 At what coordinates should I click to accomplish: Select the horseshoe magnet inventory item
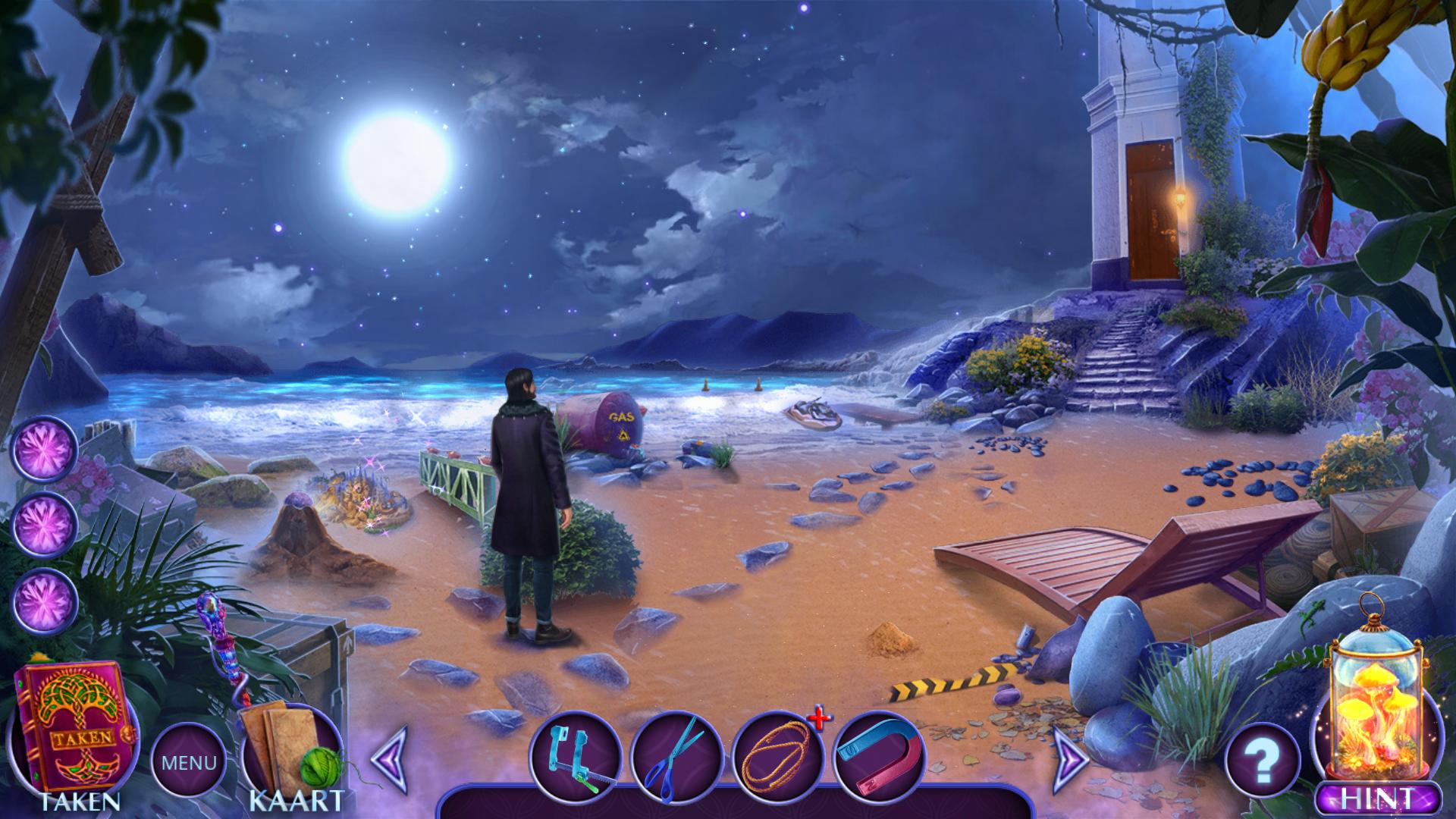click(878, 758)
